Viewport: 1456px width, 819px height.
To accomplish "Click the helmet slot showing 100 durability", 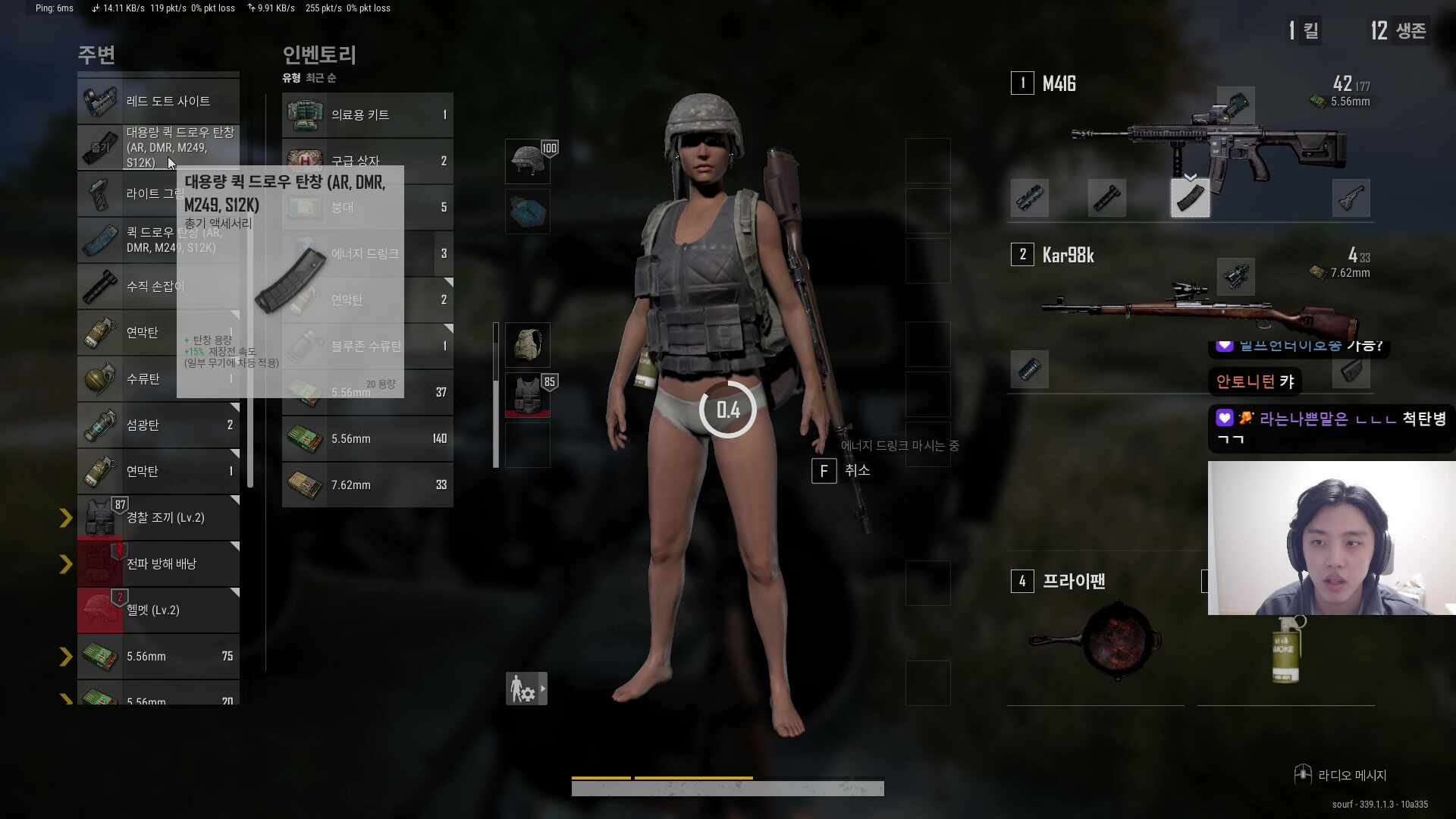I will (x=528, y=161).
